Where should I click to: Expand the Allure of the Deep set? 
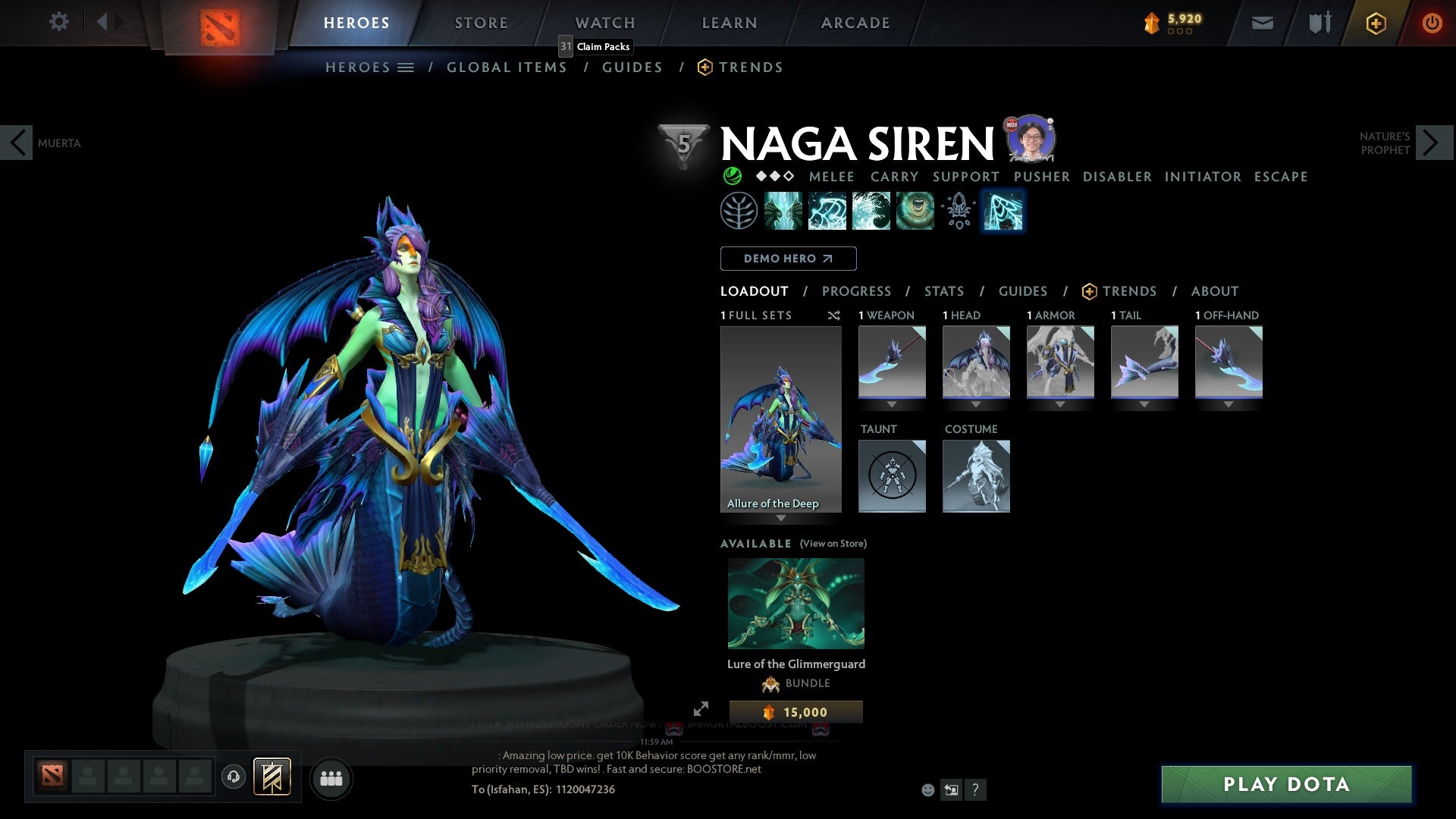(781, 516)
